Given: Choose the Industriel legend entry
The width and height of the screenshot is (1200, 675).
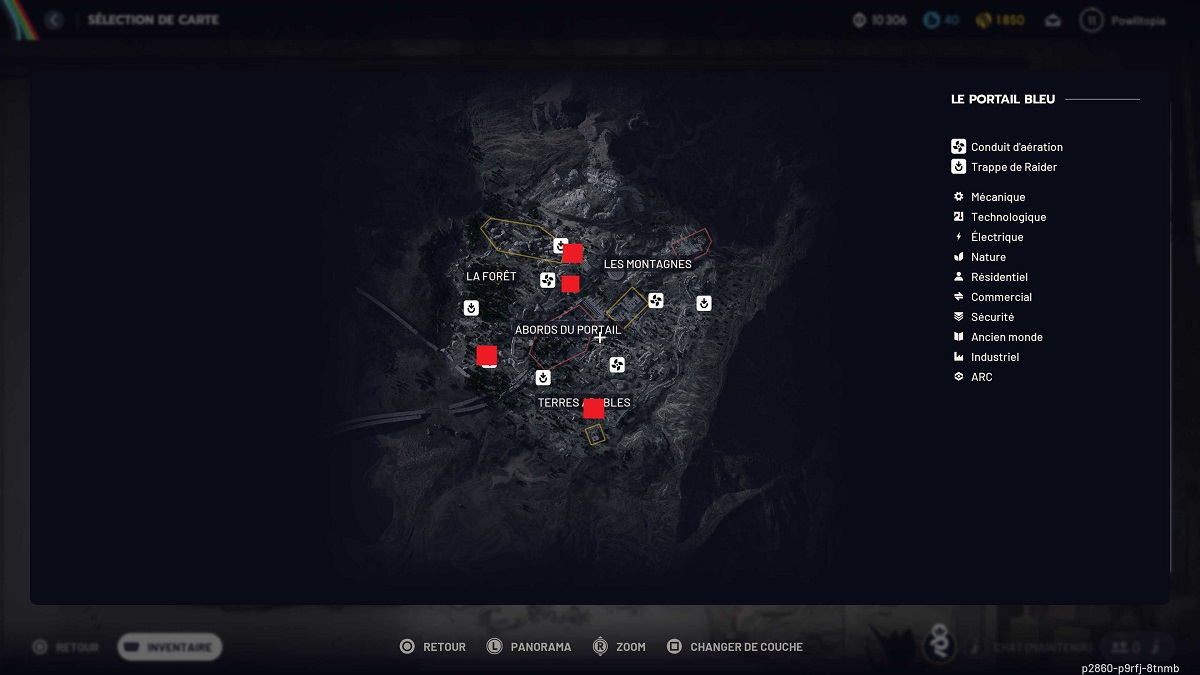Looking at the screenshot, I should coord(994,357).
